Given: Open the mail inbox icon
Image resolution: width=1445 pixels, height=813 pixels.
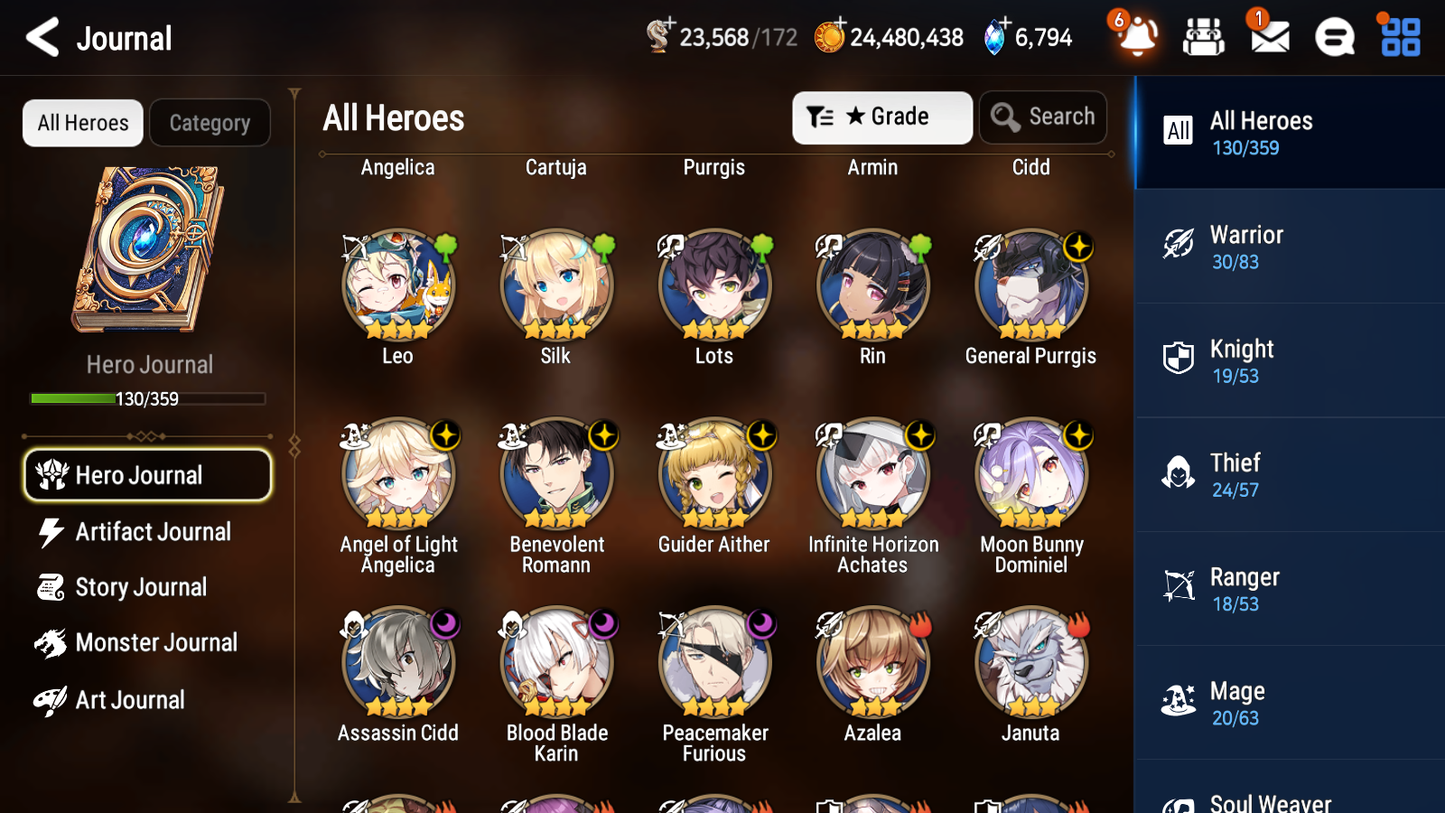Looking at the screenshot, I should pos(1268,36).
